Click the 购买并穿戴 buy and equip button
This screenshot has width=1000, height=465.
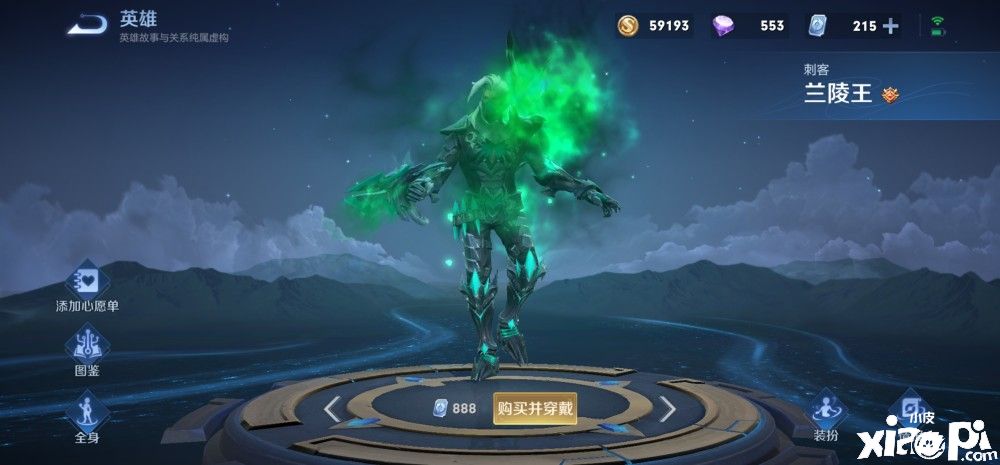pos(534,408)
